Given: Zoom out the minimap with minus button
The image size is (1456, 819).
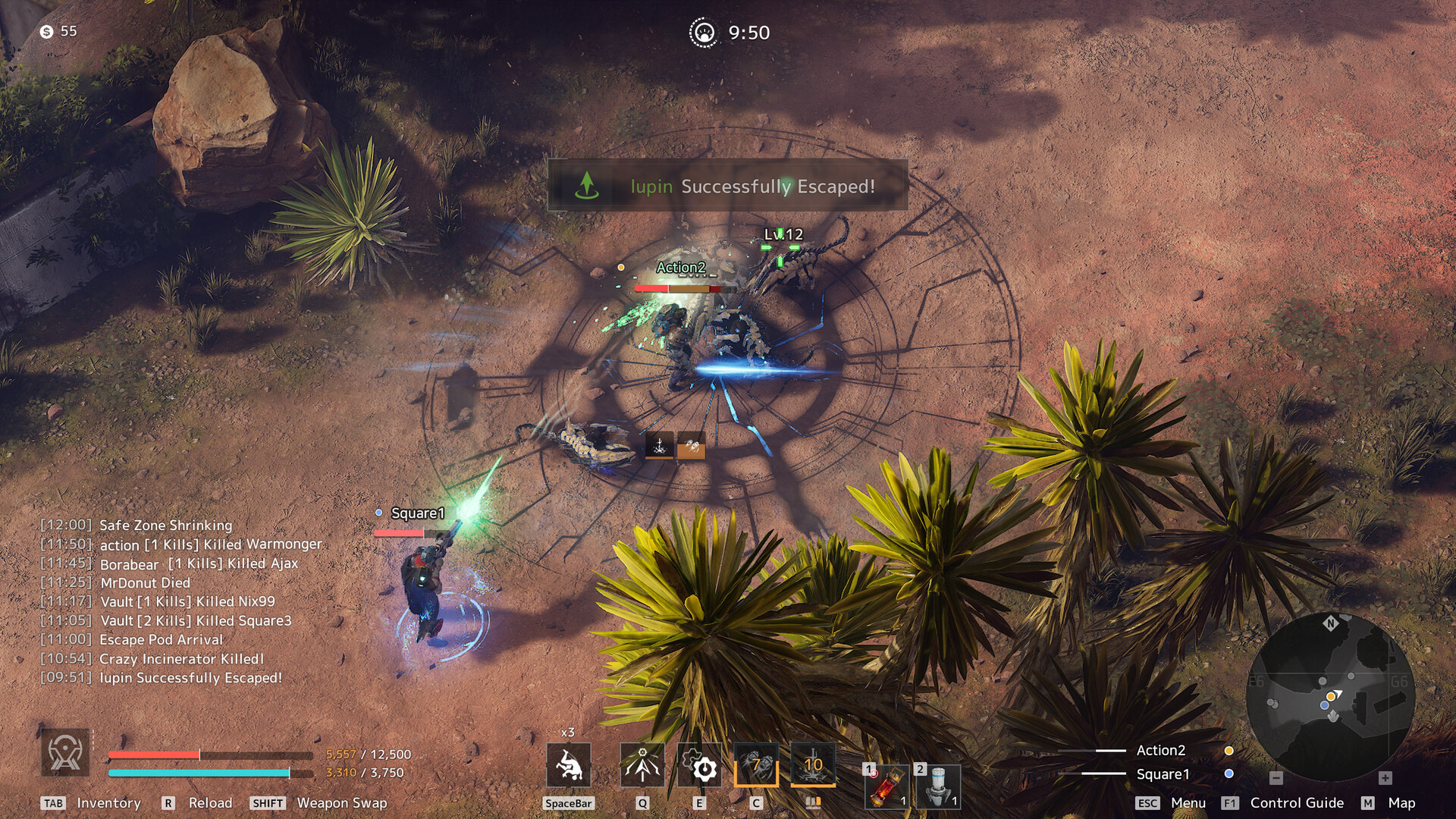Looking at the screenshot, I should tap(1276, 778).
